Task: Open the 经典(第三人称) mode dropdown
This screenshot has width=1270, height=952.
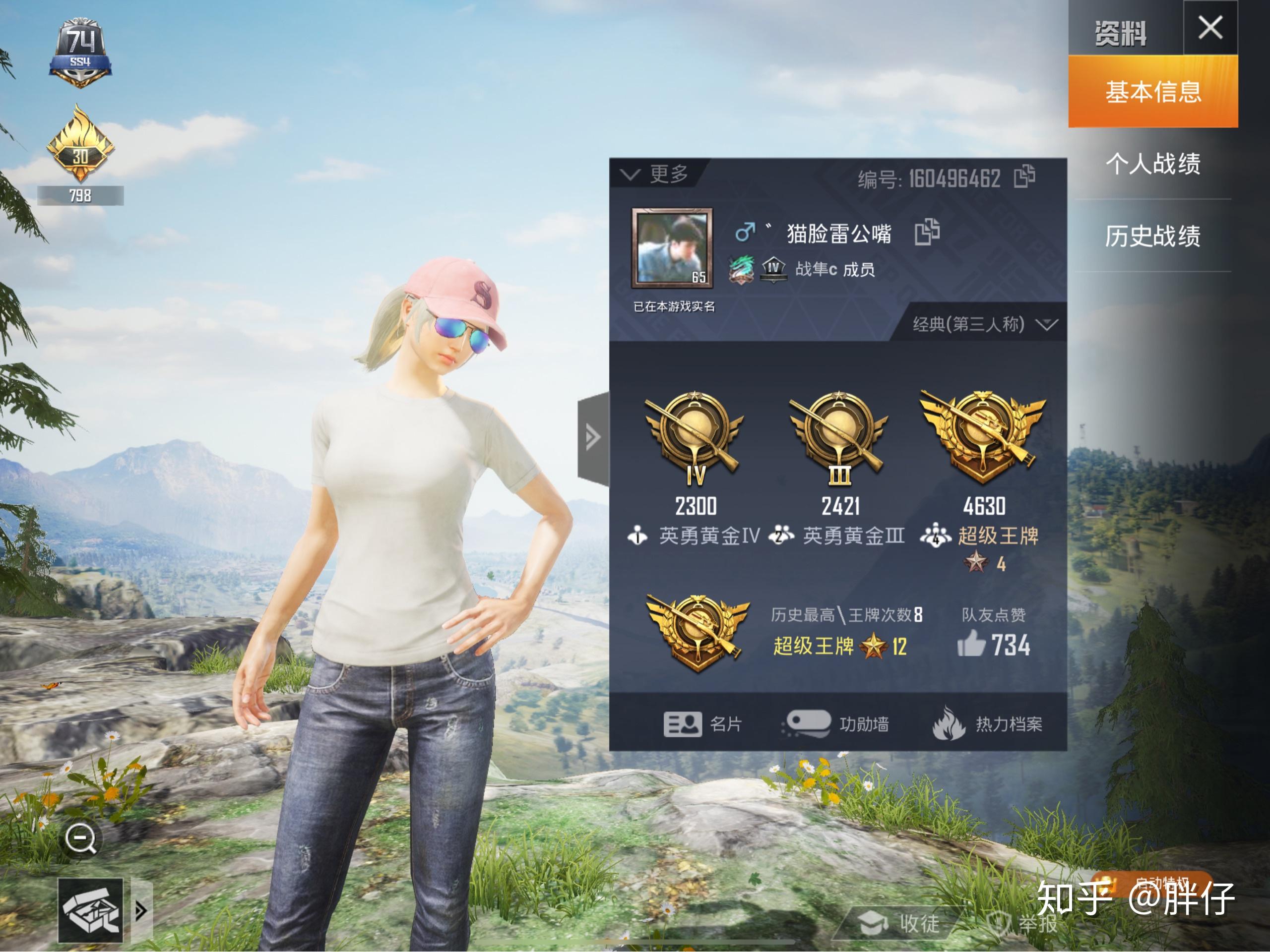Action: click(x=983, y=325)
